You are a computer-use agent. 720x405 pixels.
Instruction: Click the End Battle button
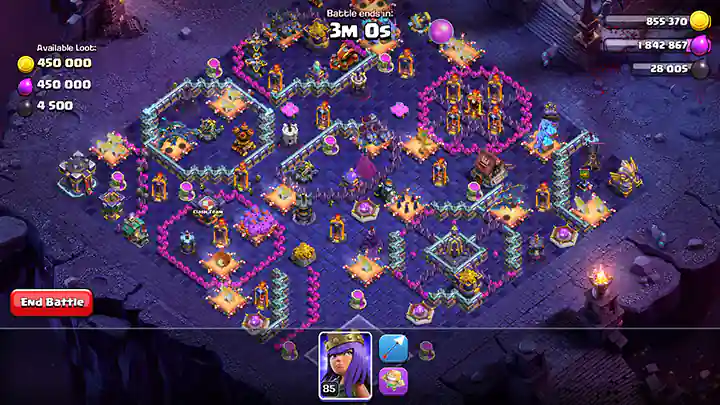[x=51, y=302]
